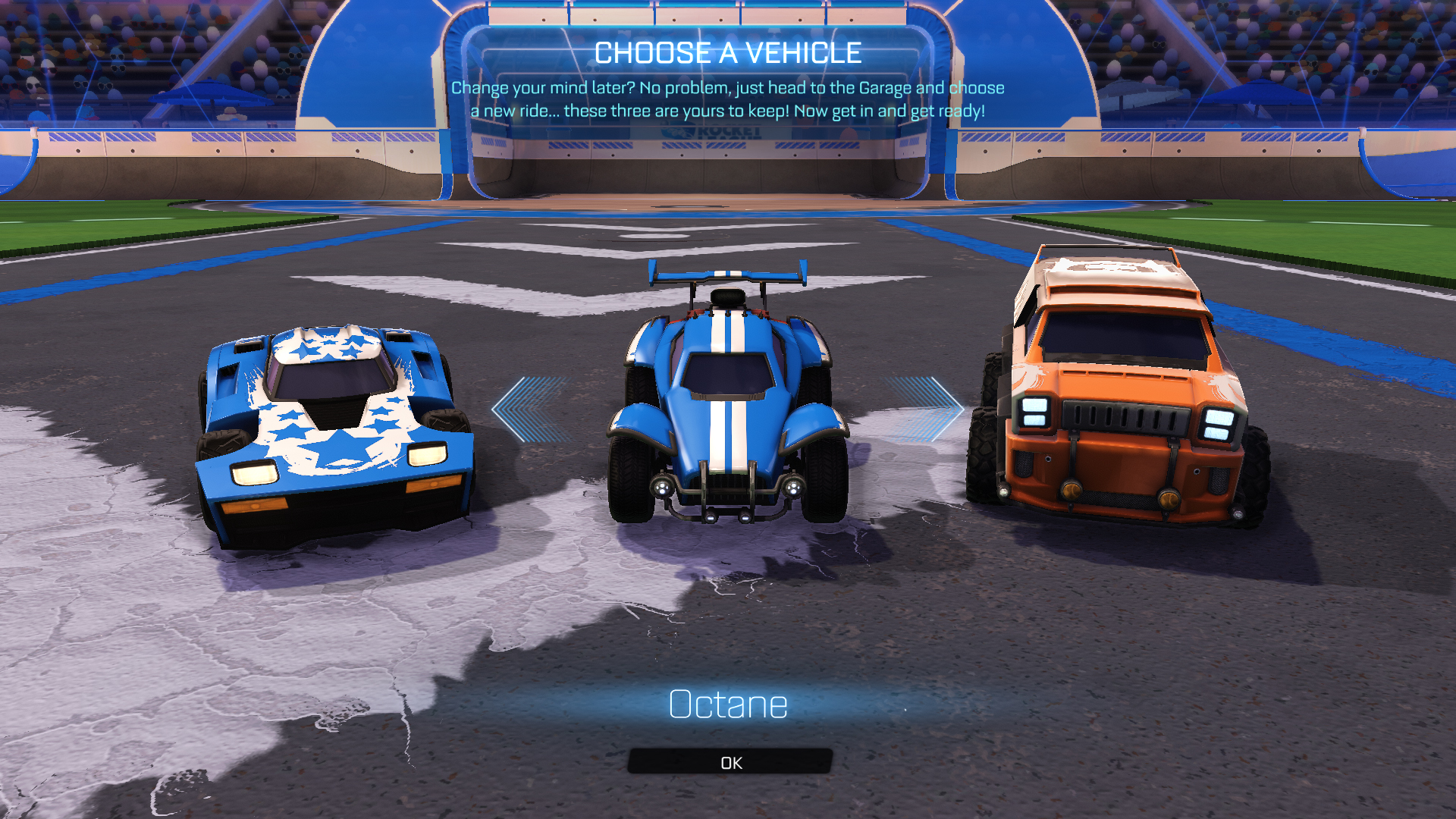Select the blue star-decal car

click(x=335, y=432)
